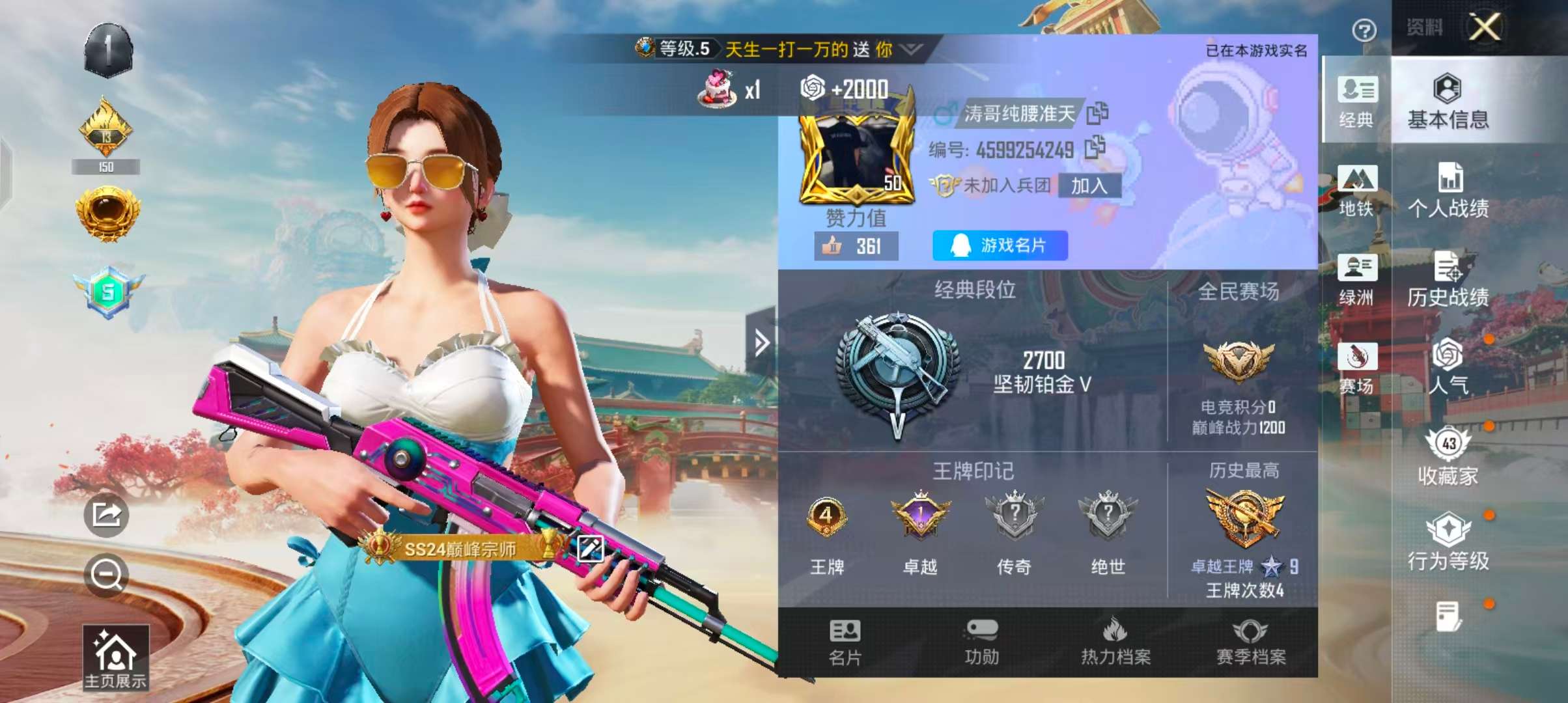Open the 游戏名片 game card button
The image size is (1568, 703).
1000,245
